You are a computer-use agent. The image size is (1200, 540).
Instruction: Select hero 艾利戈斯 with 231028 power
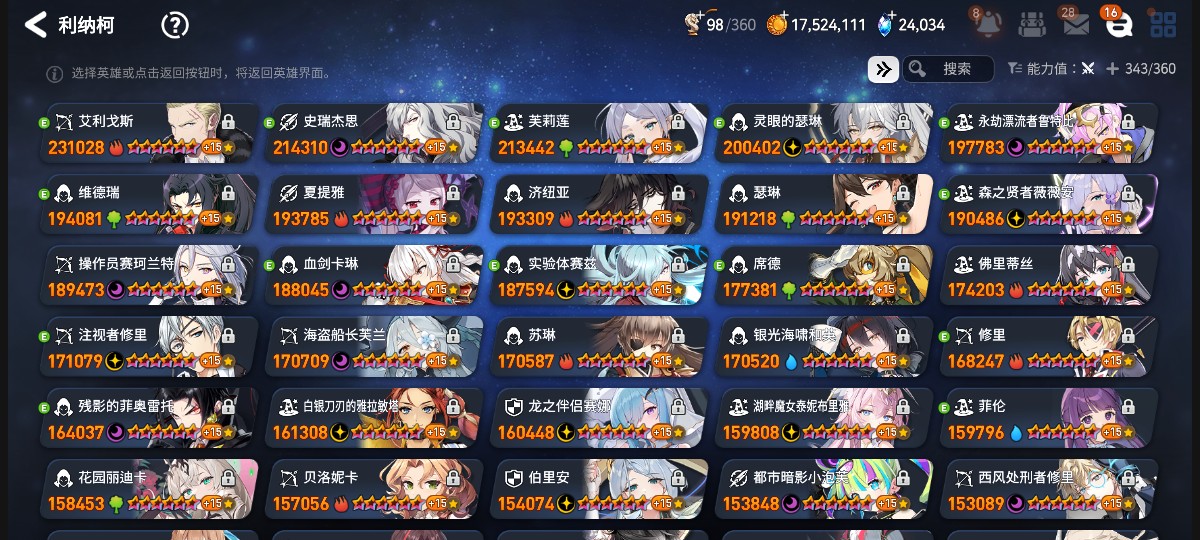point(150,133)
